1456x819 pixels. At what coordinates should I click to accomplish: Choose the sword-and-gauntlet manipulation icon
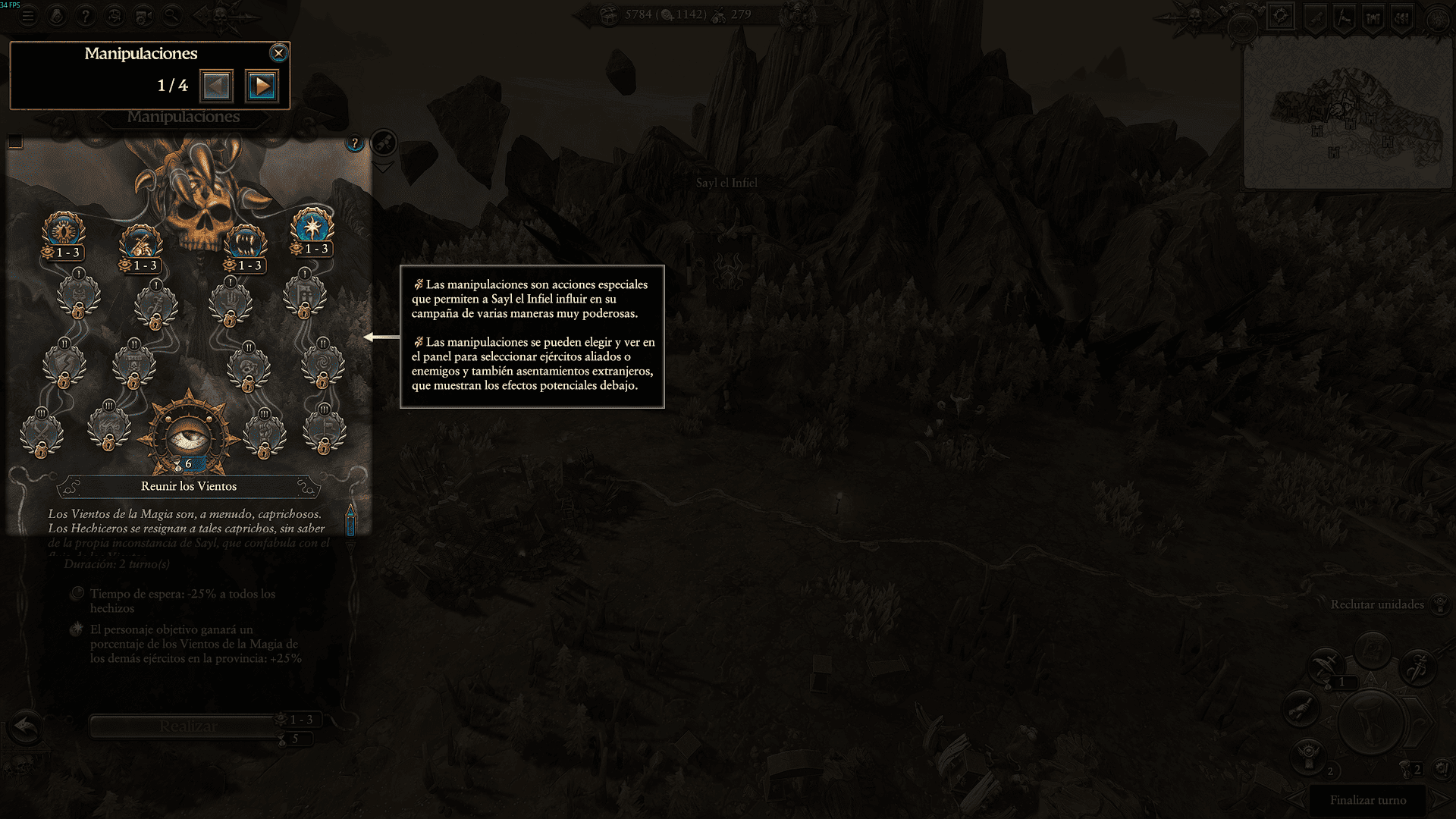tap(141, 243)
